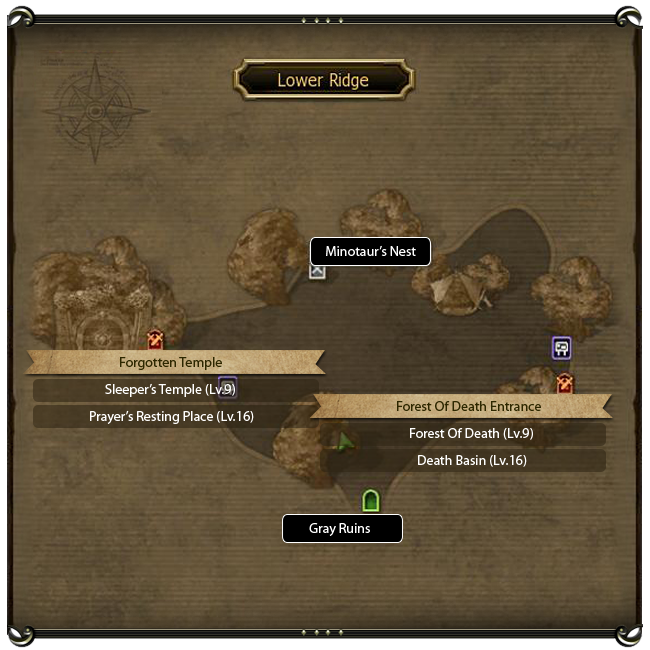Open the Forest Of Death Entrance banner
650x650 pixels.
[x=468, y=406]
